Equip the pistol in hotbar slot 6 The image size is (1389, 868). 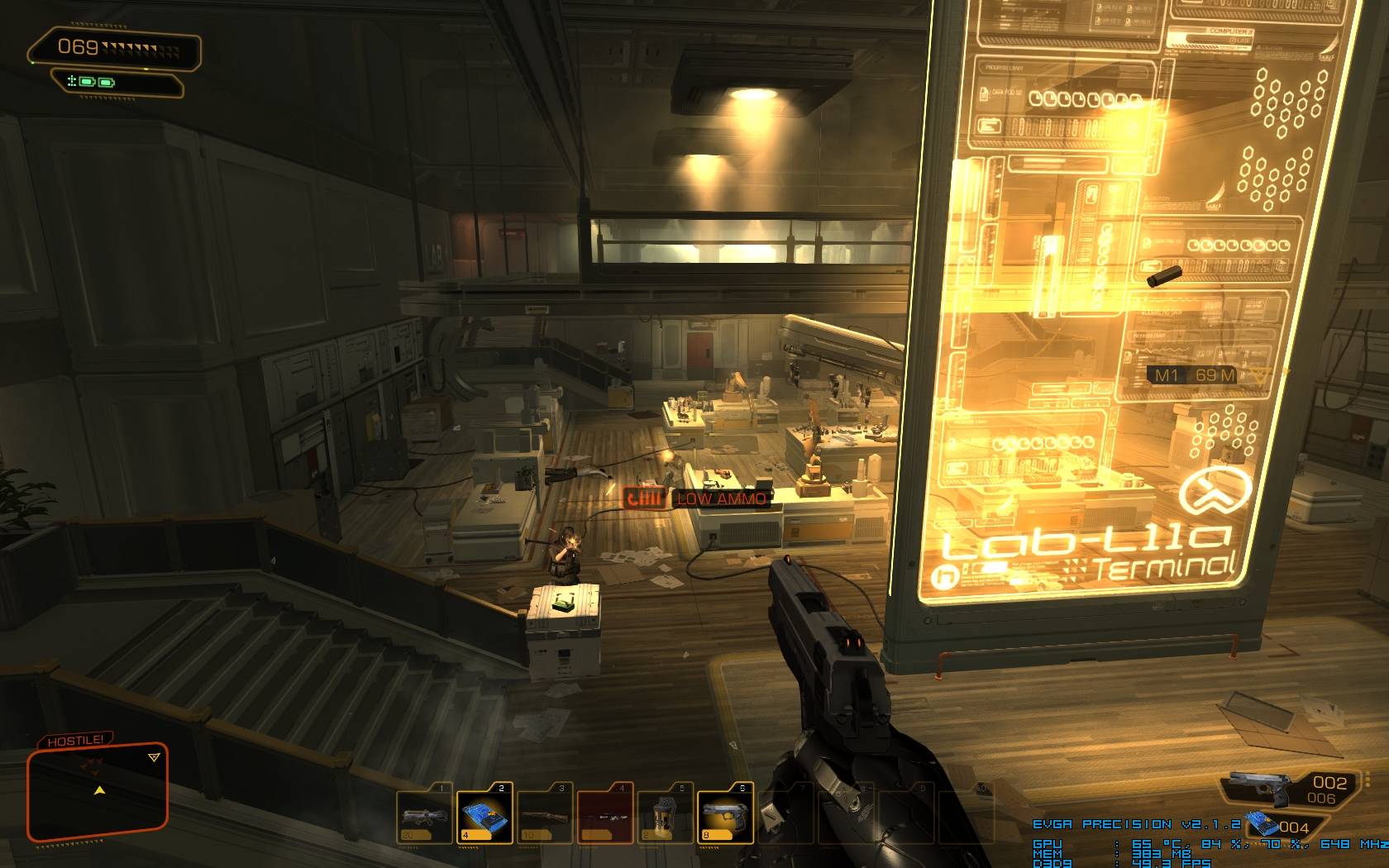click(x=725, y=814)
